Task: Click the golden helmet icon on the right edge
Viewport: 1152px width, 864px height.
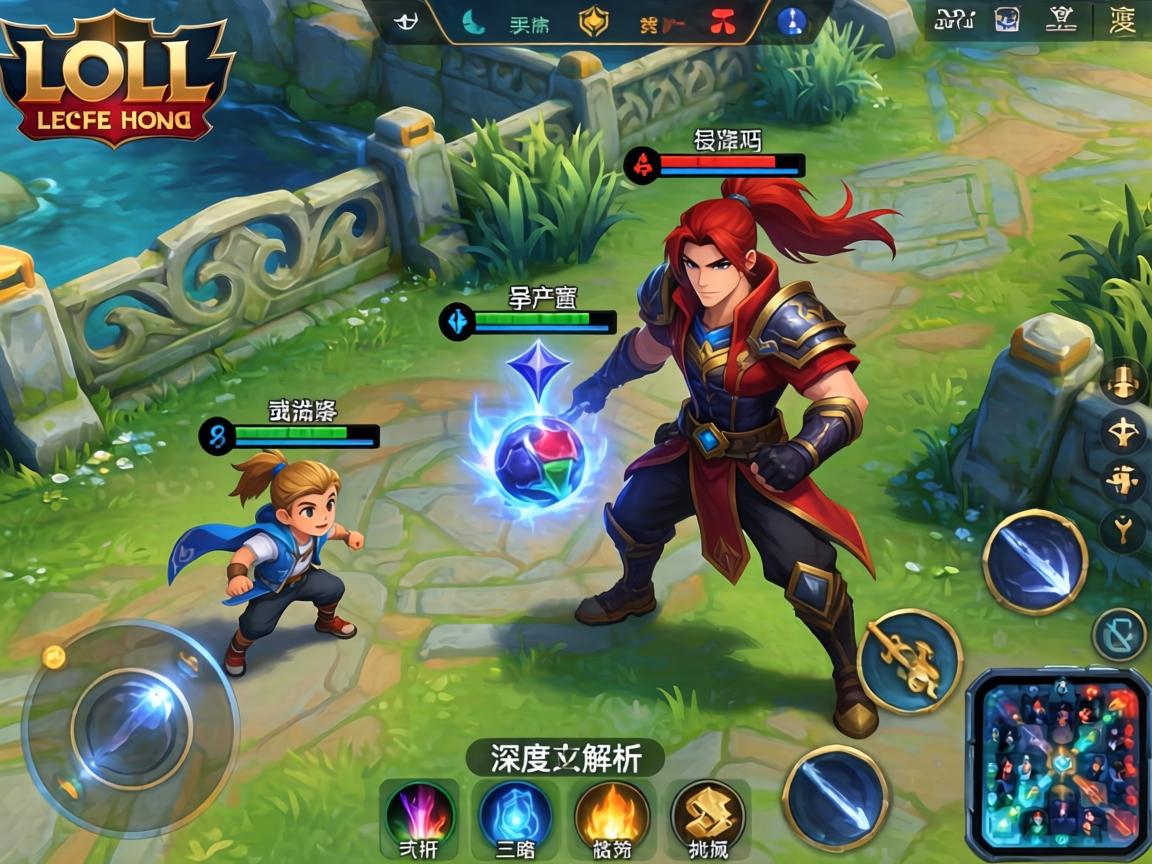Action: coord(1122,382)
